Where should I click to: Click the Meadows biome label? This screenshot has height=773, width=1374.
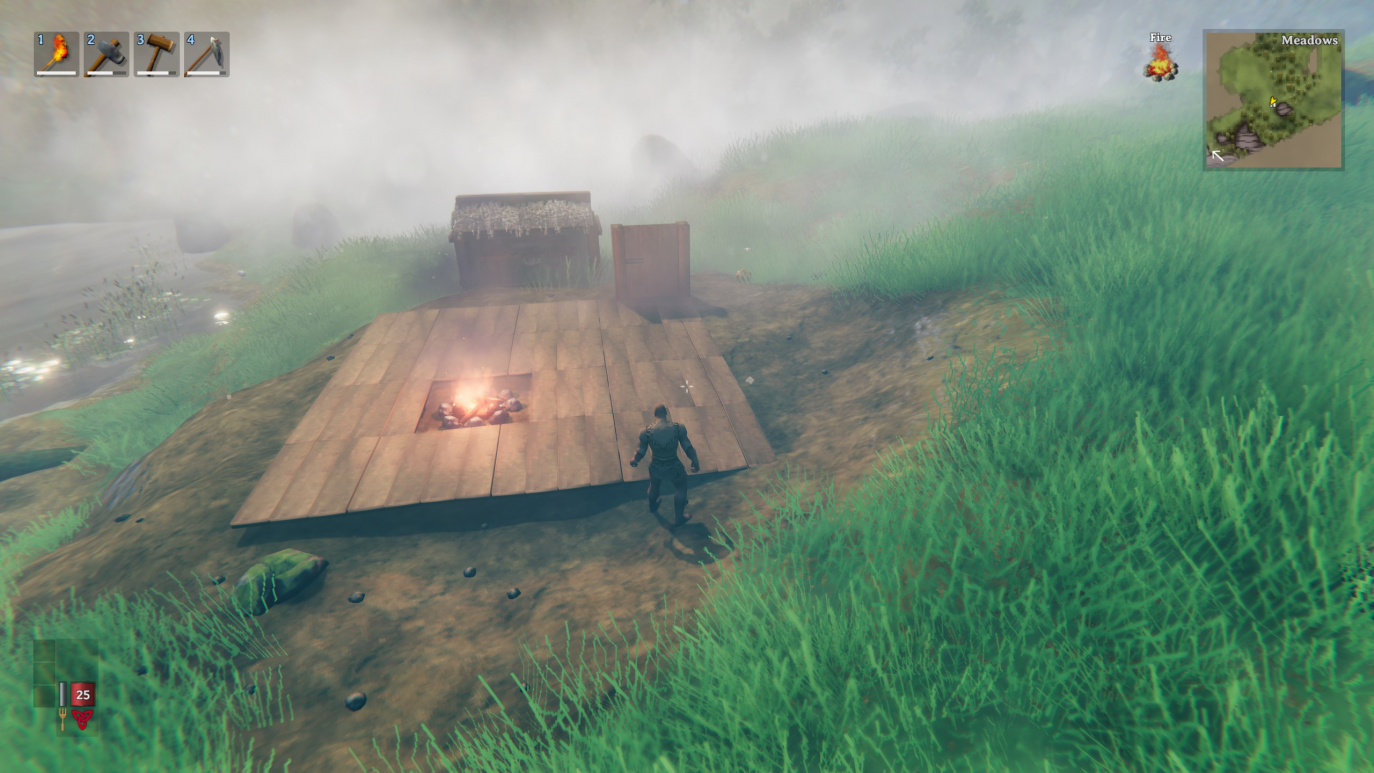[1310, 40]
